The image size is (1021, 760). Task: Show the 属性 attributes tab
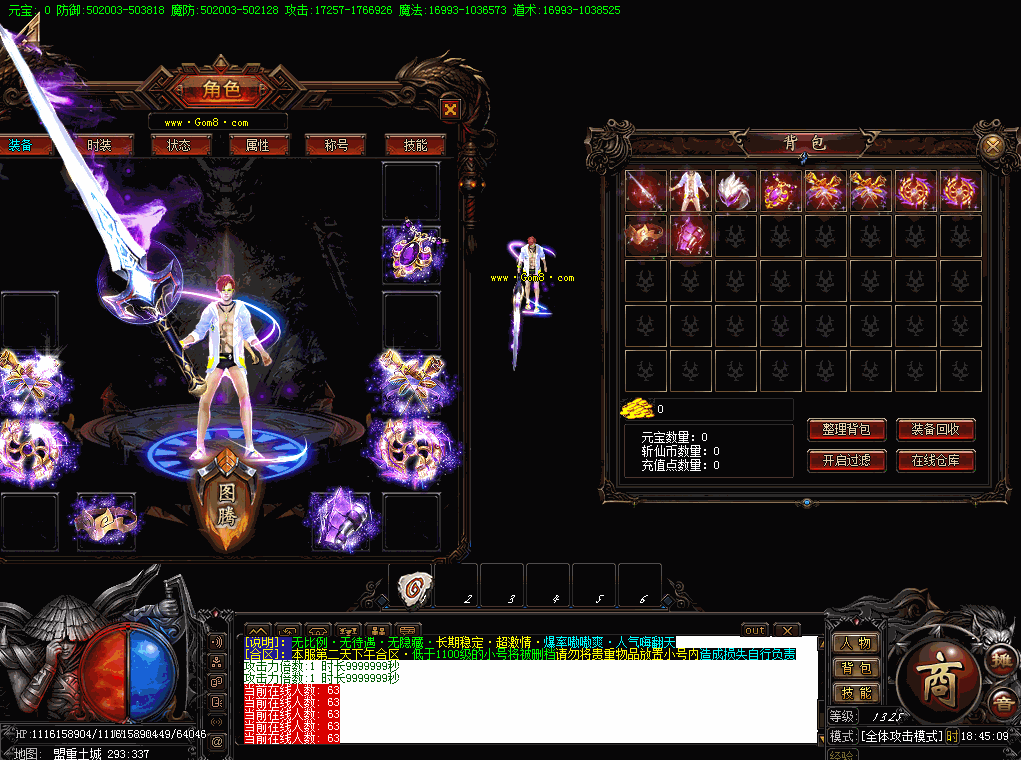click(257, 145)
